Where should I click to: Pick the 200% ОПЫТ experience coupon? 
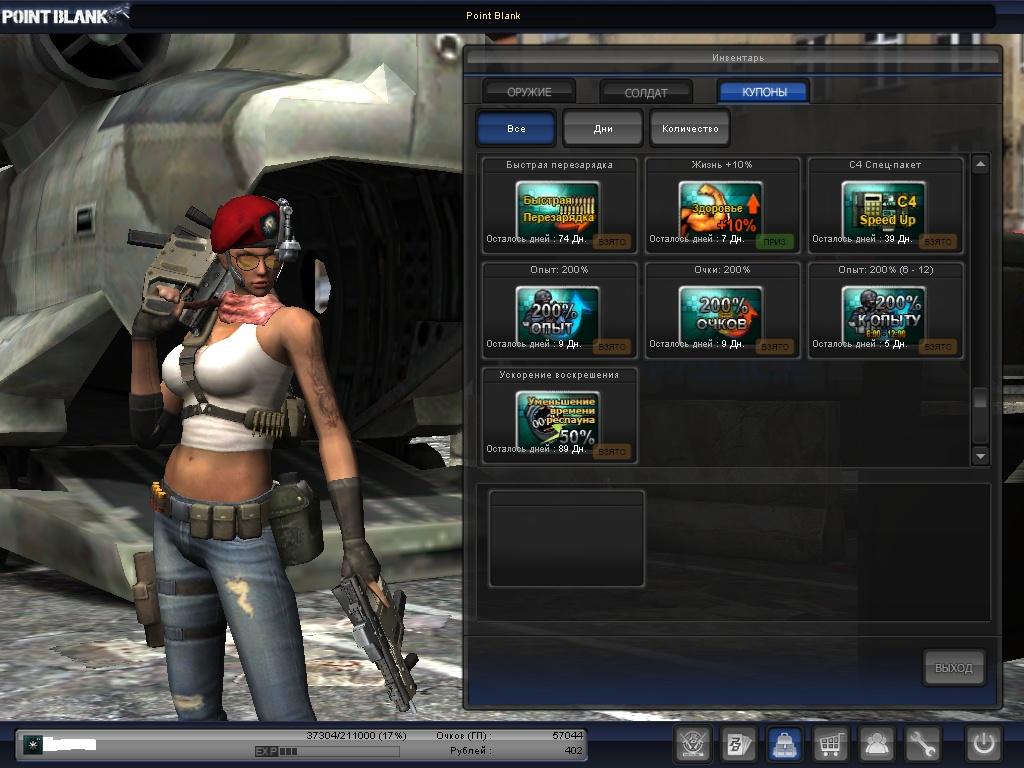point(558,313)
